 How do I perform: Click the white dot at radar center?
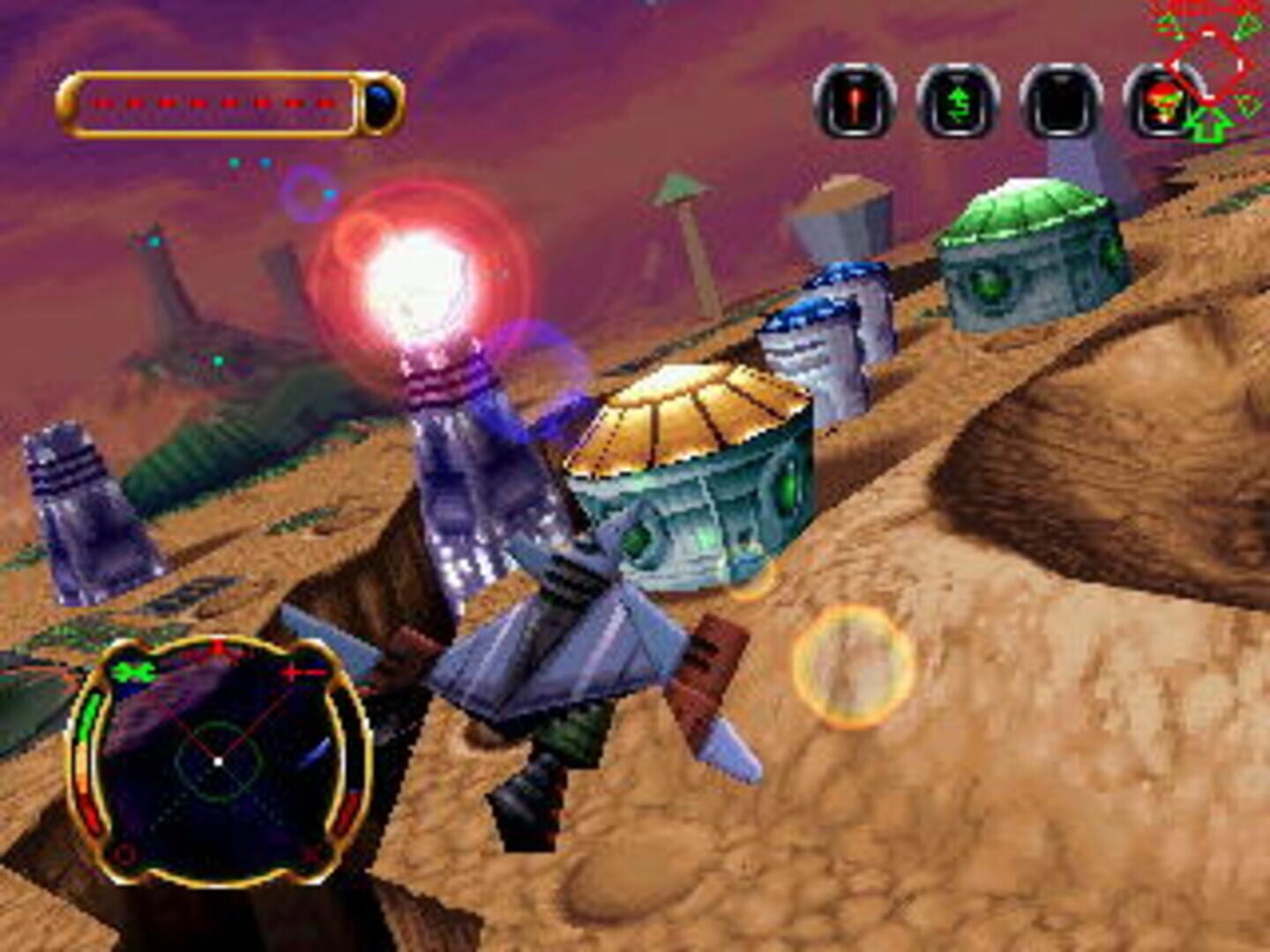tap(217, 762)
